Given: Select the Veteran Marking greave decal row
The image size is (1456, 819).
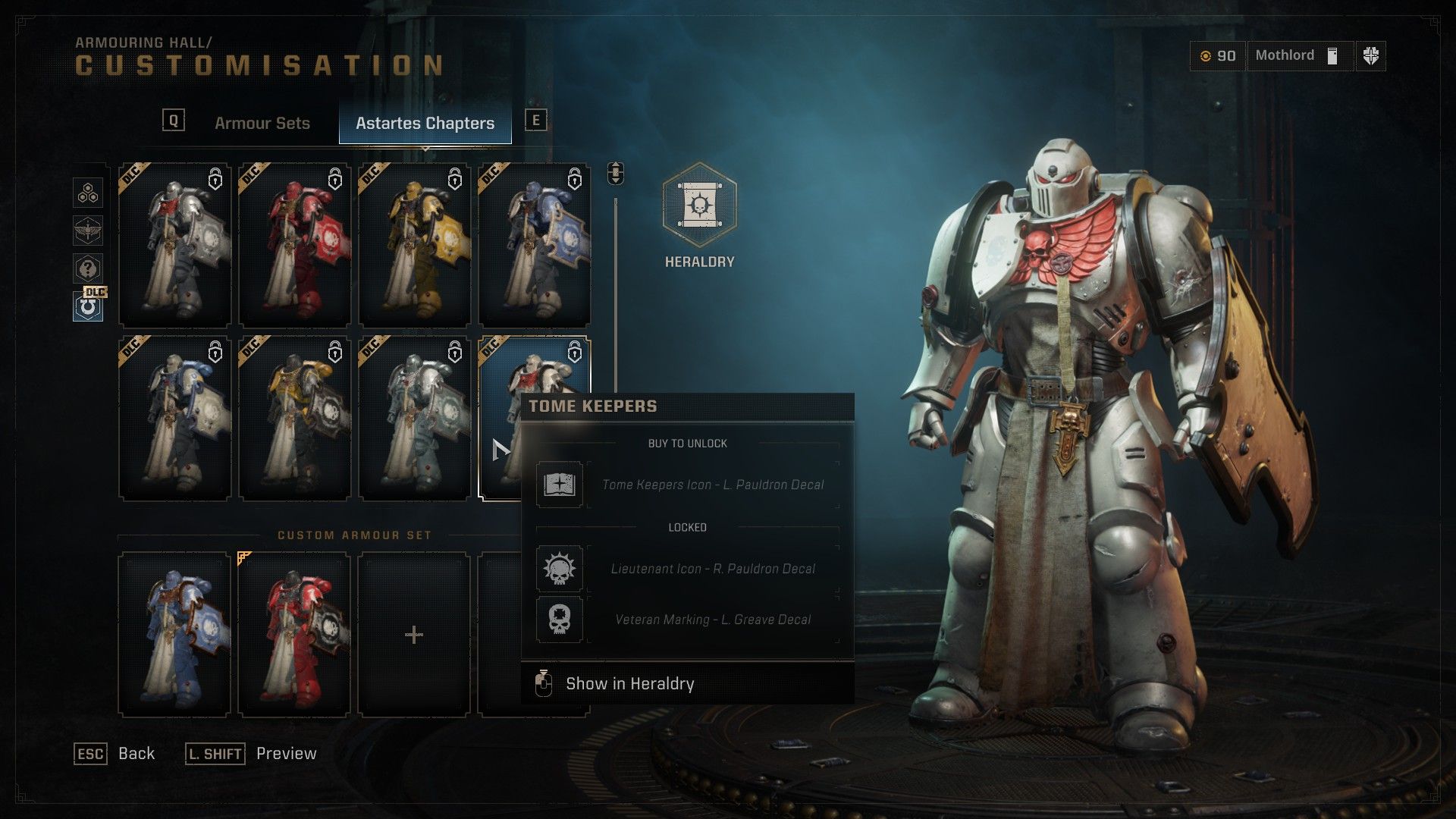Looking at the screenshot, I should click(687, 620).
